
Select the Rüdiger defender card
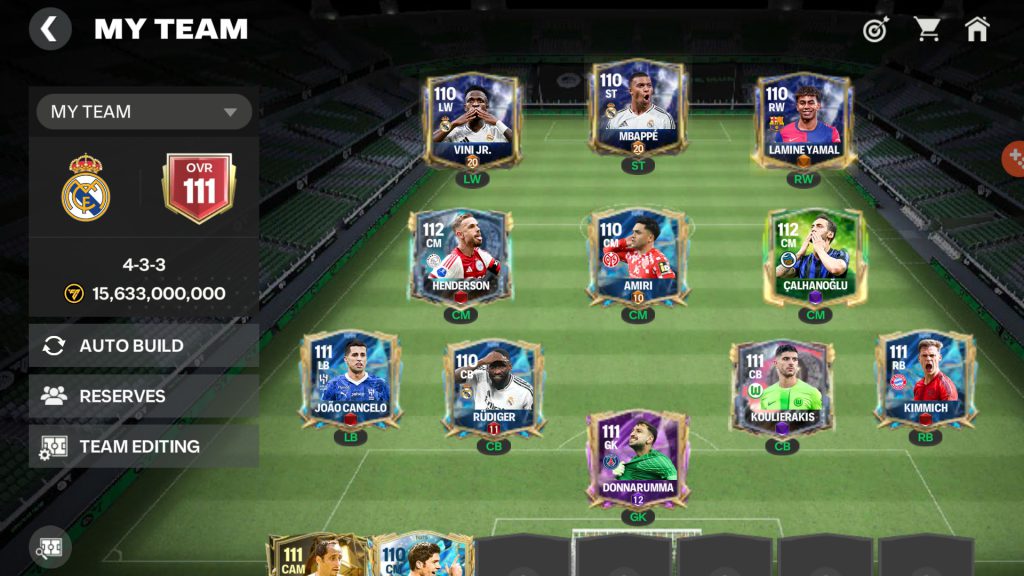494,388
